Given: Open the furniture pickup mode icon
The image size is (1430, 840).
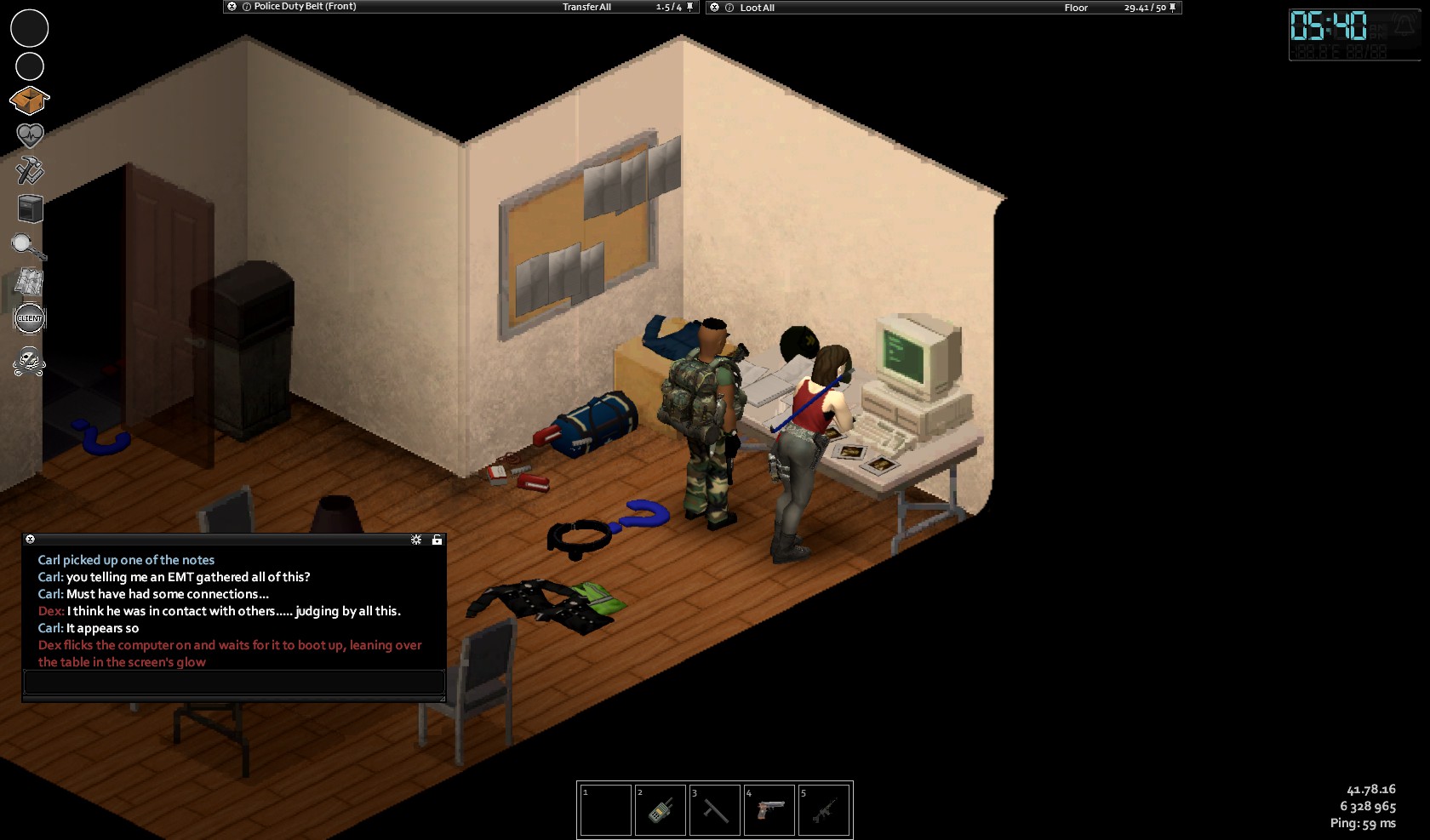Looking at the screenshot, I should (x=30, y=209).
